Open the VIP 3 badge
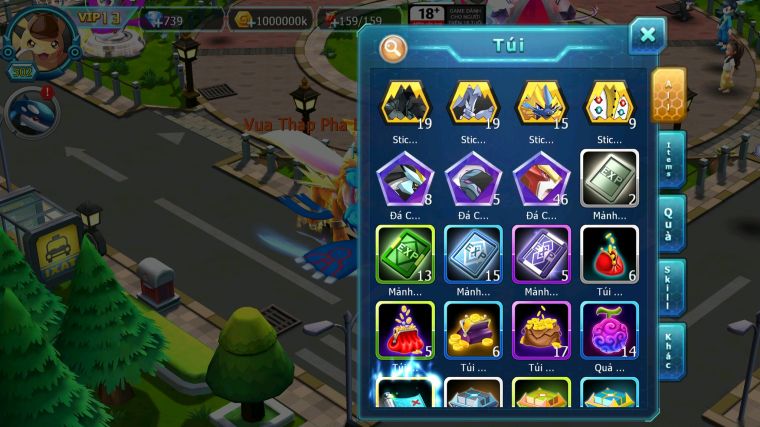760x427 pixels. [99, 17]
